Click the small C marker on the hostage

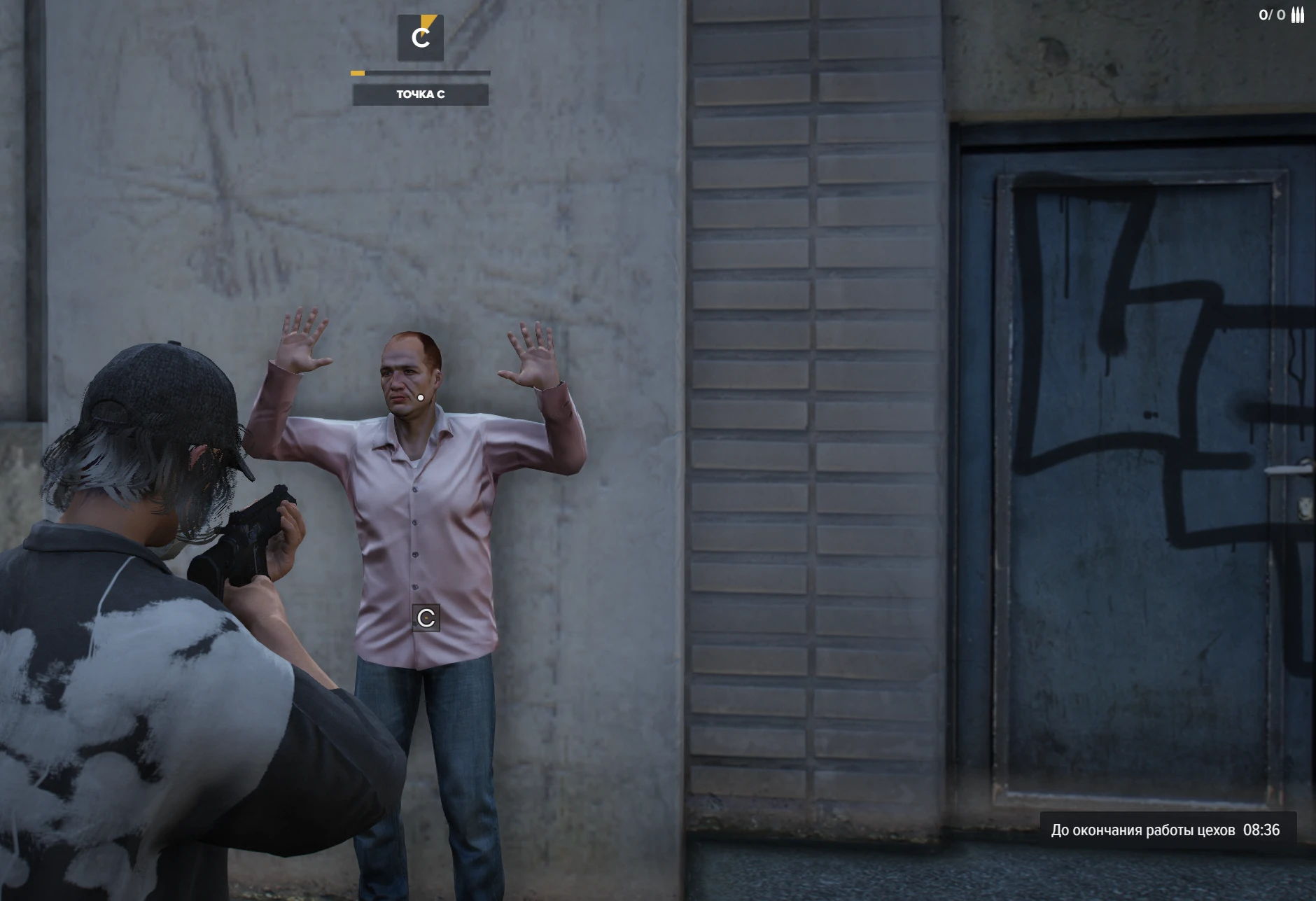[426, 617]
